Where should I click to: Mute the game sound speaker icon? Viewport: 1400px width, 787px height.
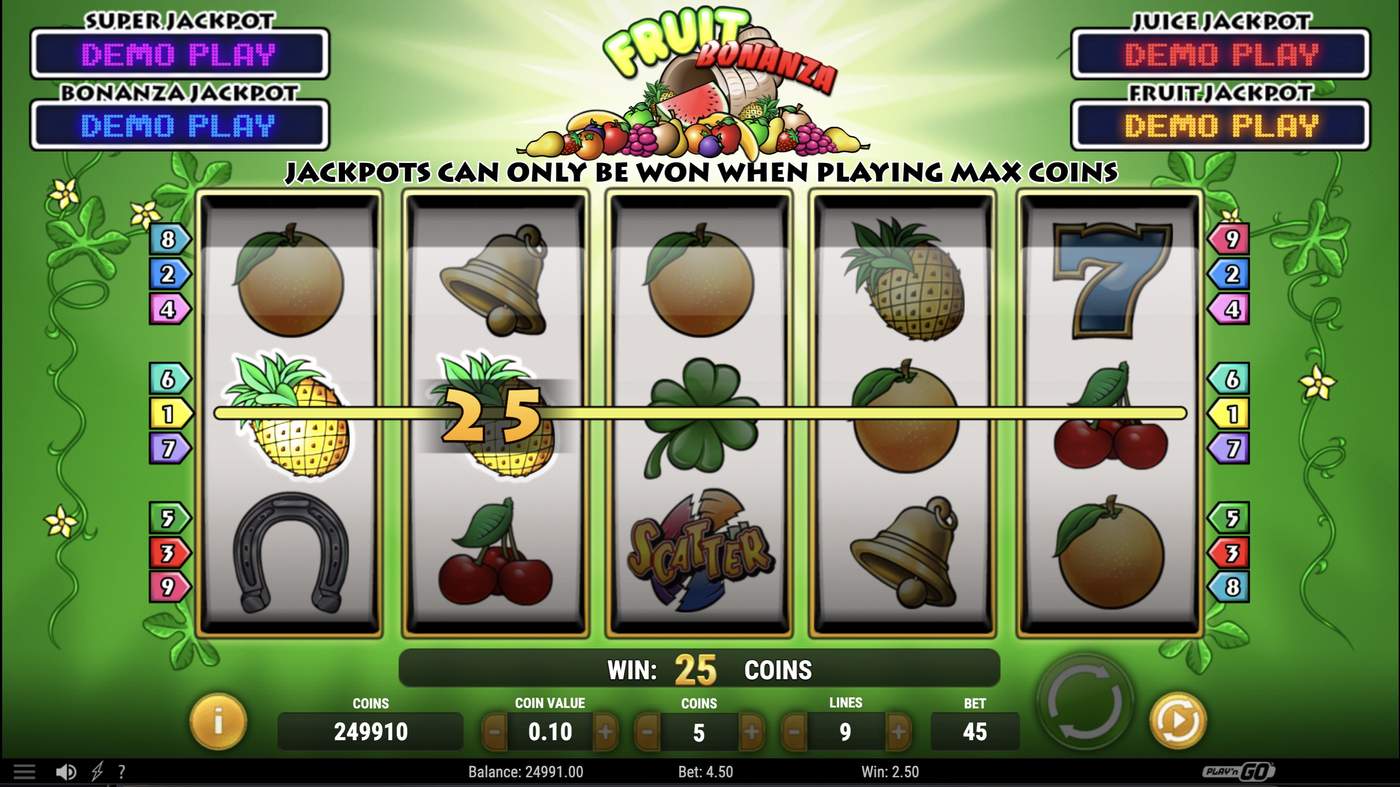pos(66,771)
